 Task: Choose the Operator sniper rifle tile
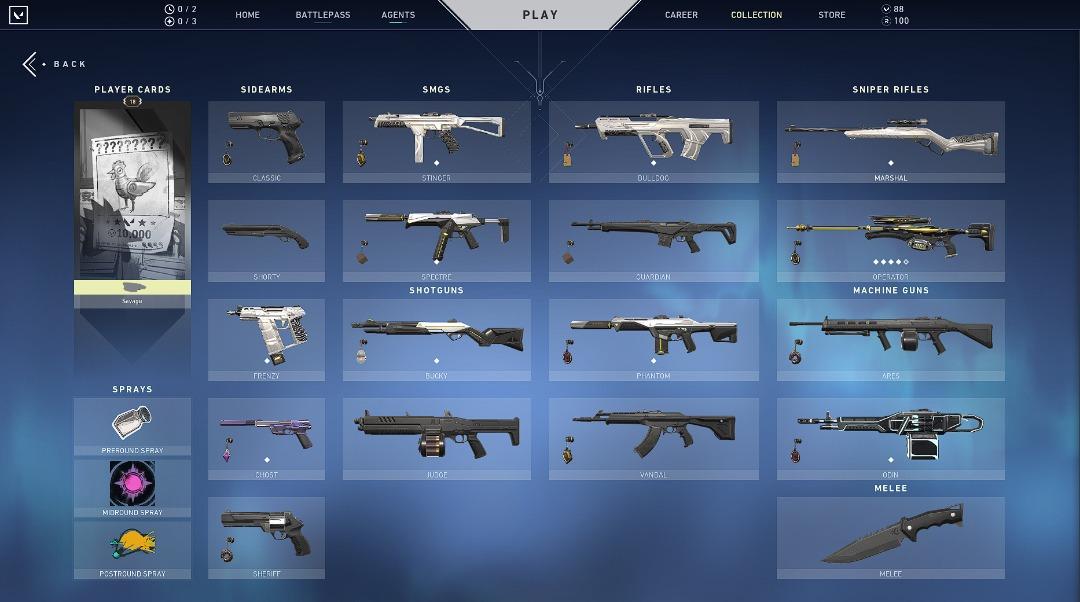[890, 240]
